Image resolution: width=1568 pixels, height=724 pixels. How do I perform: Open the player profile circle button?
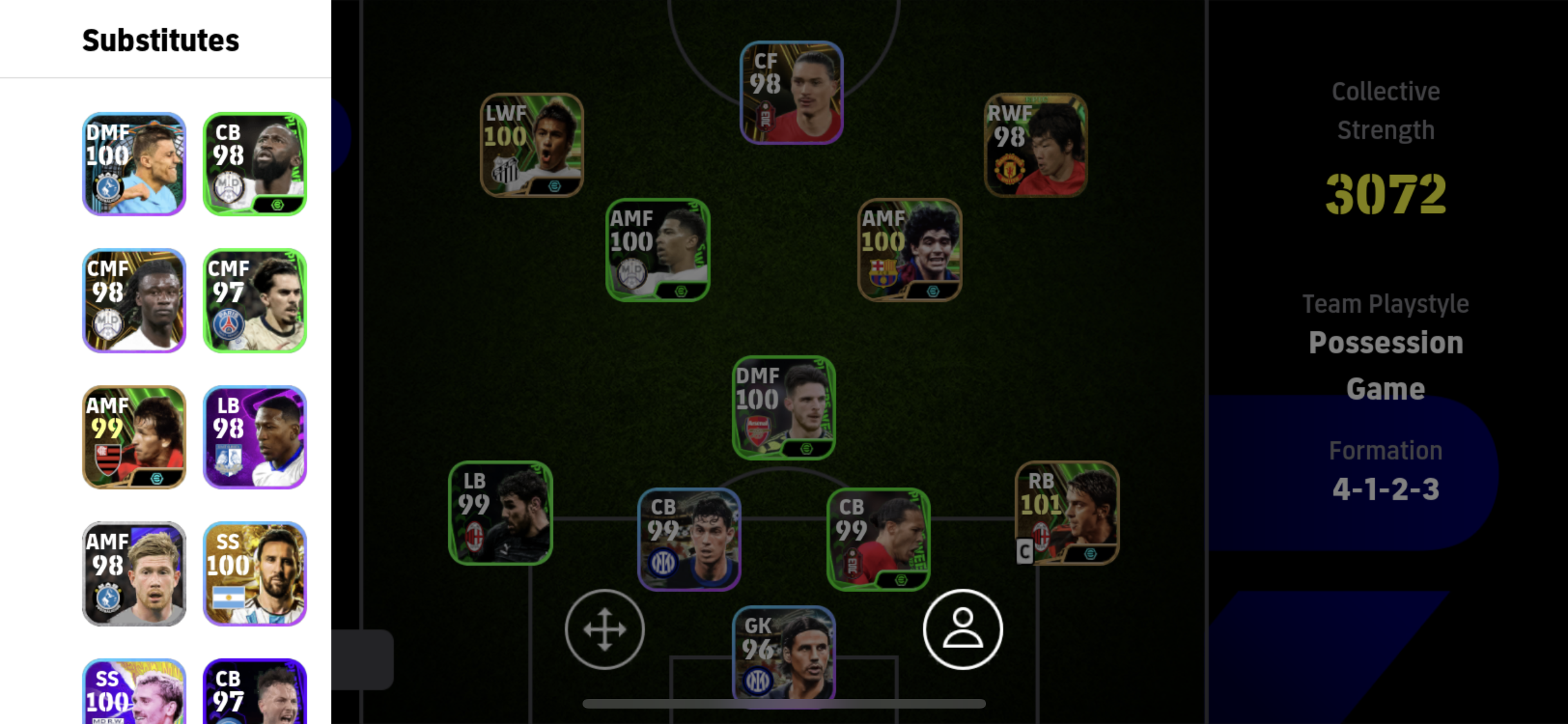click(962, 629)
